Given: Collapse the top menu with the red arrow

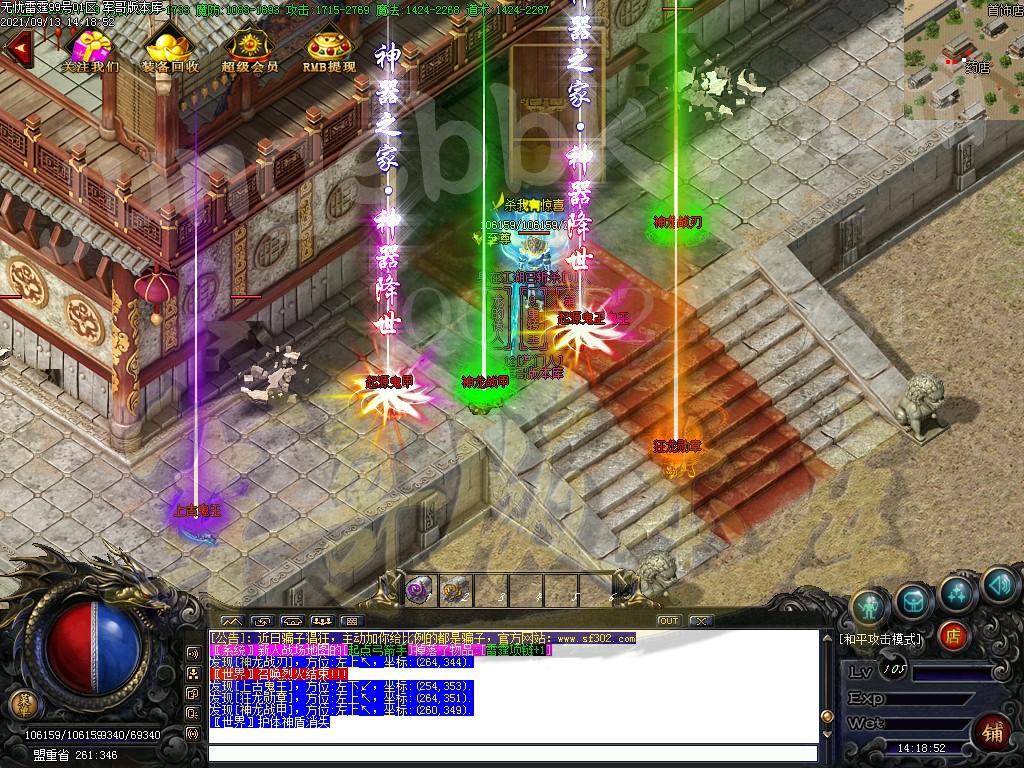Looking at the screenshot, I should [x=17, y=48].
